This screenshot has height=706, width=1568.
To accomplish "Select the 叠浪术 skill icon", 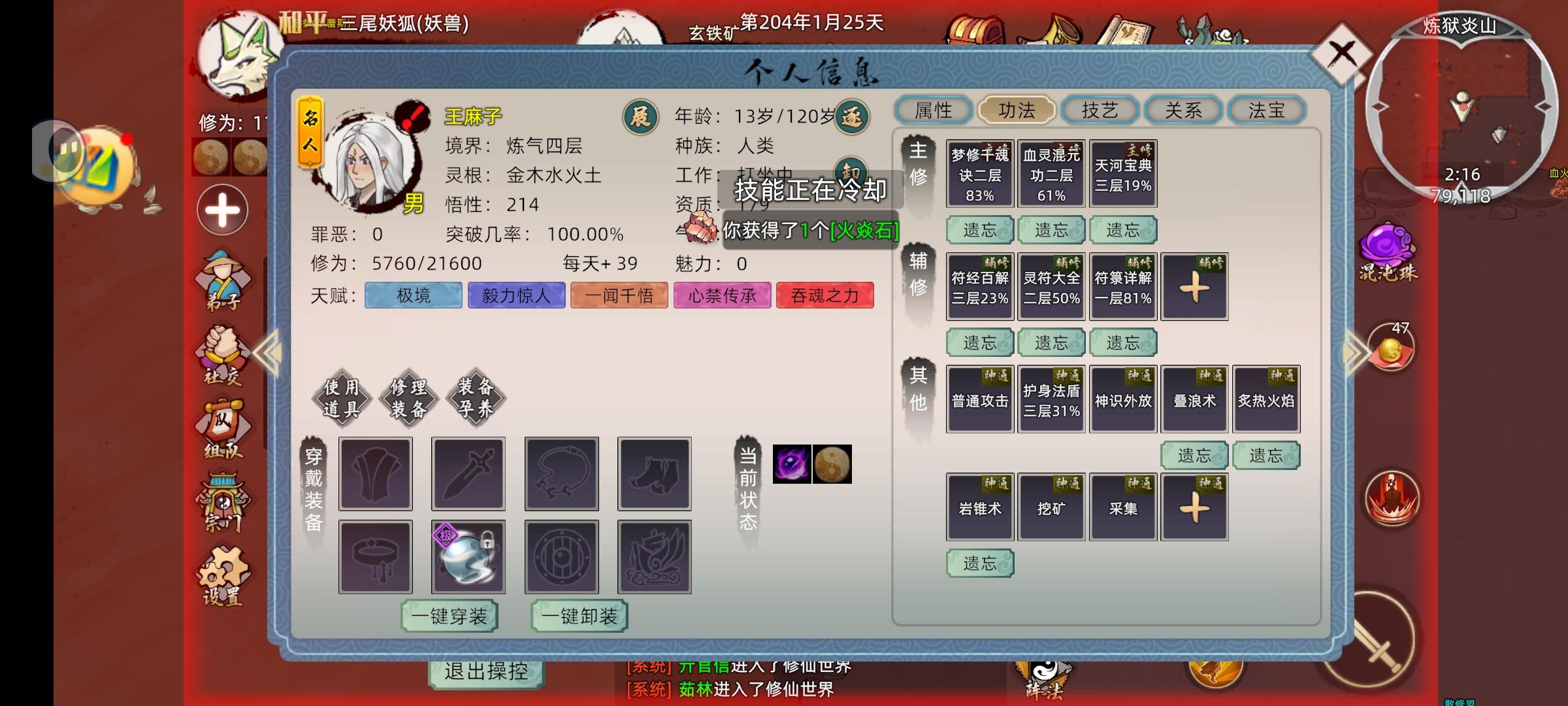I will (1194, 399).
